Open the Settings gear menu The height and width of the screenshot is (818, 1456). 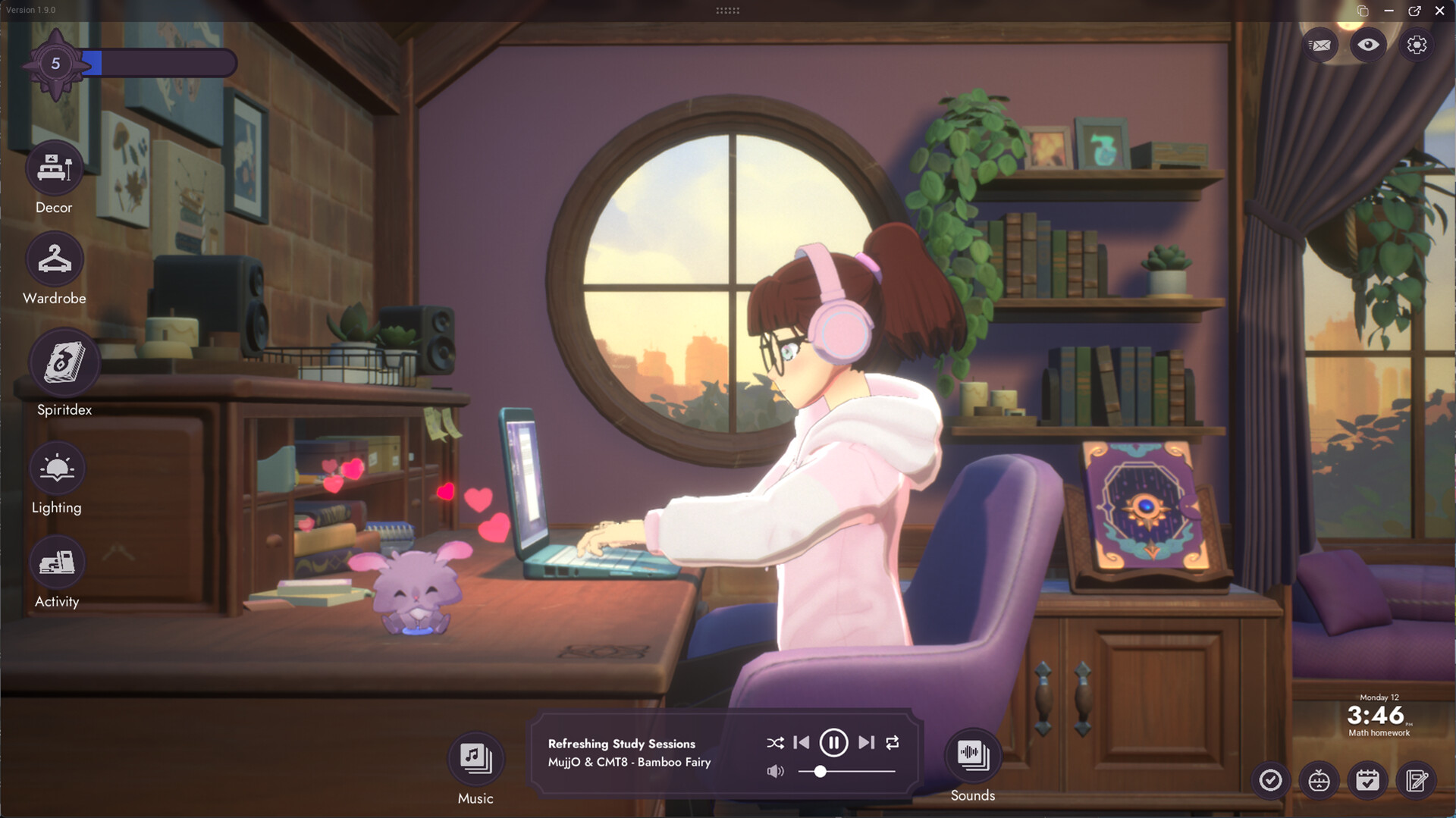click(x=1417, y=45)
